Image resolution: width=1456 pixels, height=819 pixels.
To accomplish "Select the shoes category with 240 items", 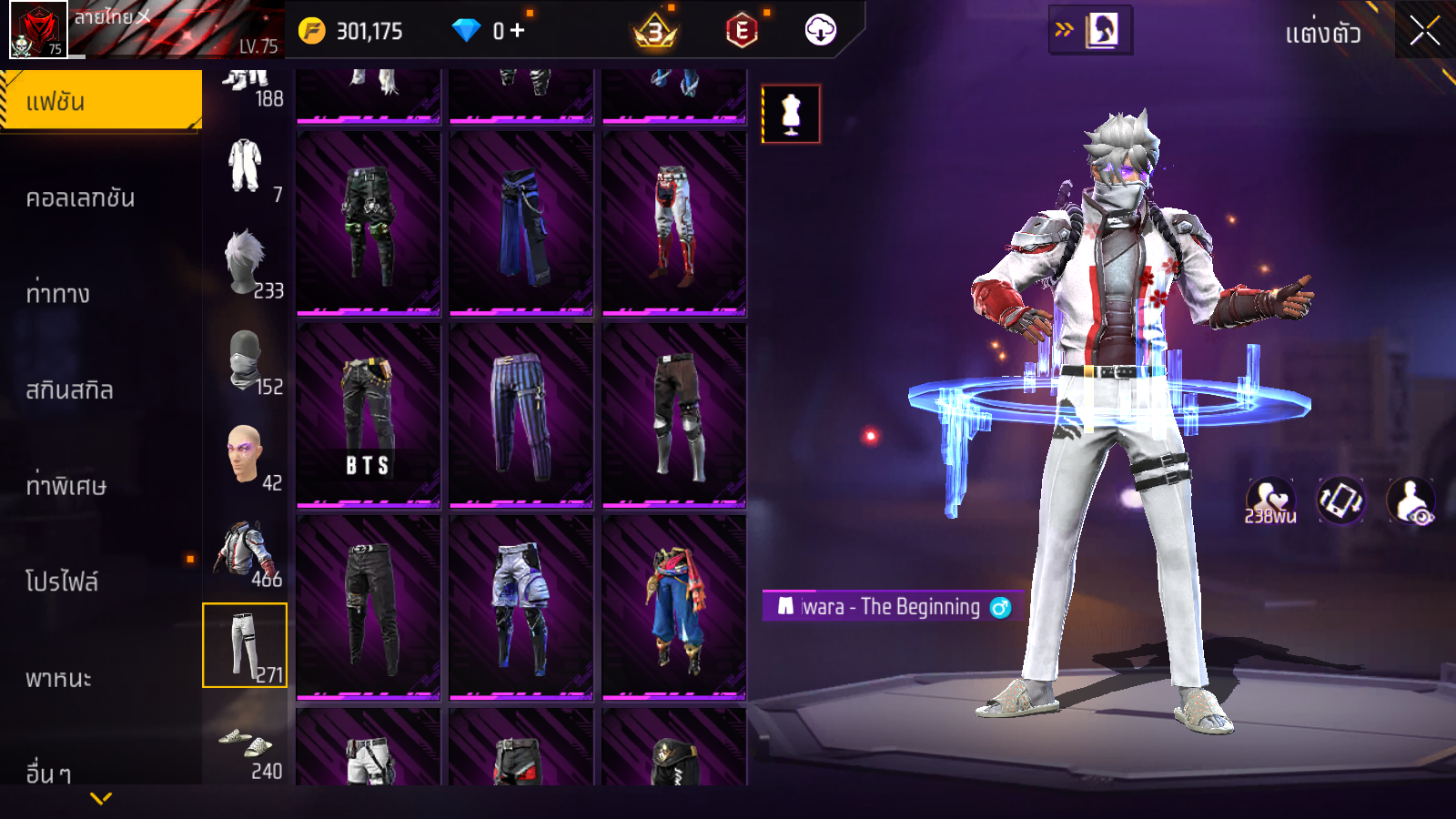I will point(246,746).
